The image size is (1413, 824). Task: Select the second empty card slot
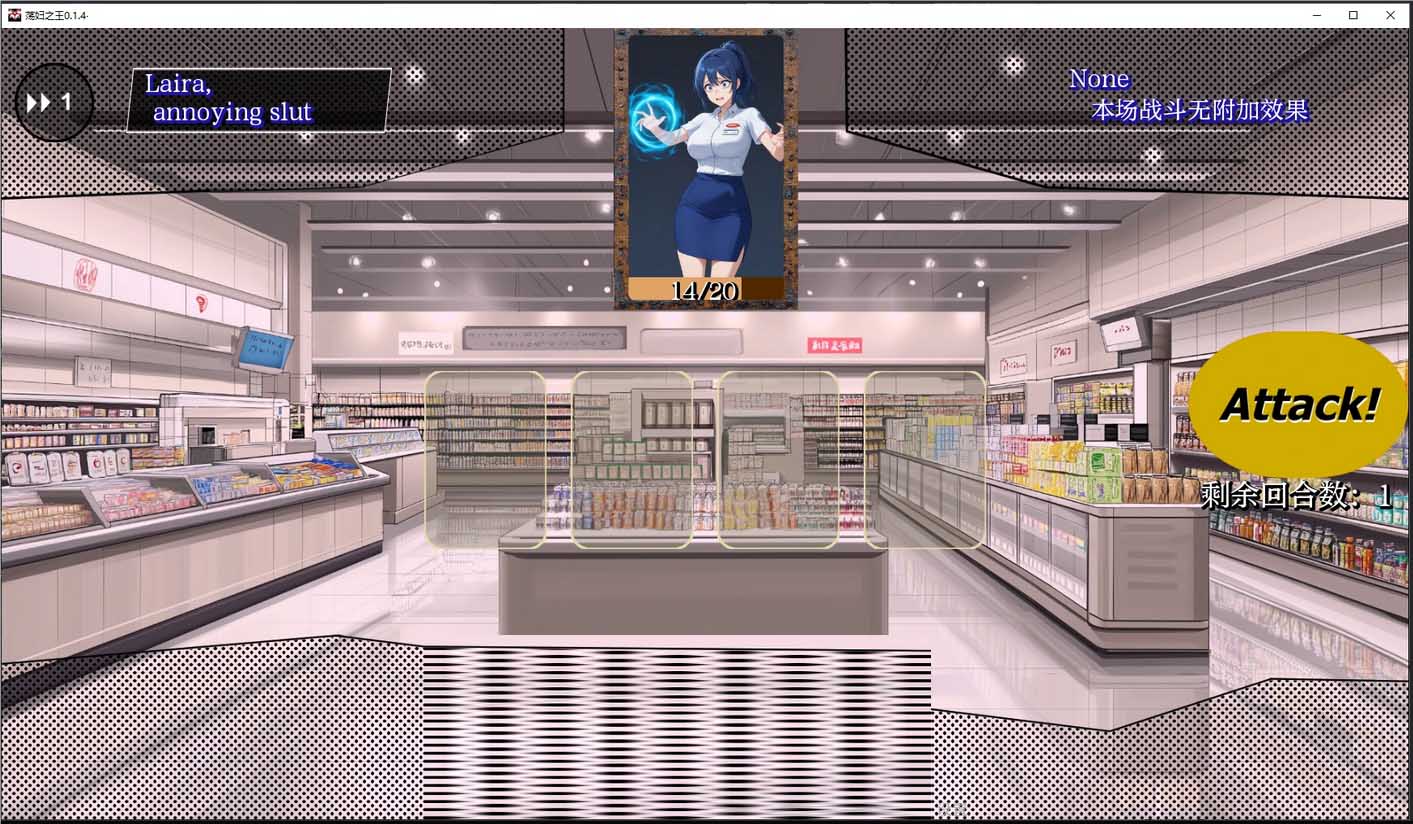(x=632, y=460)
